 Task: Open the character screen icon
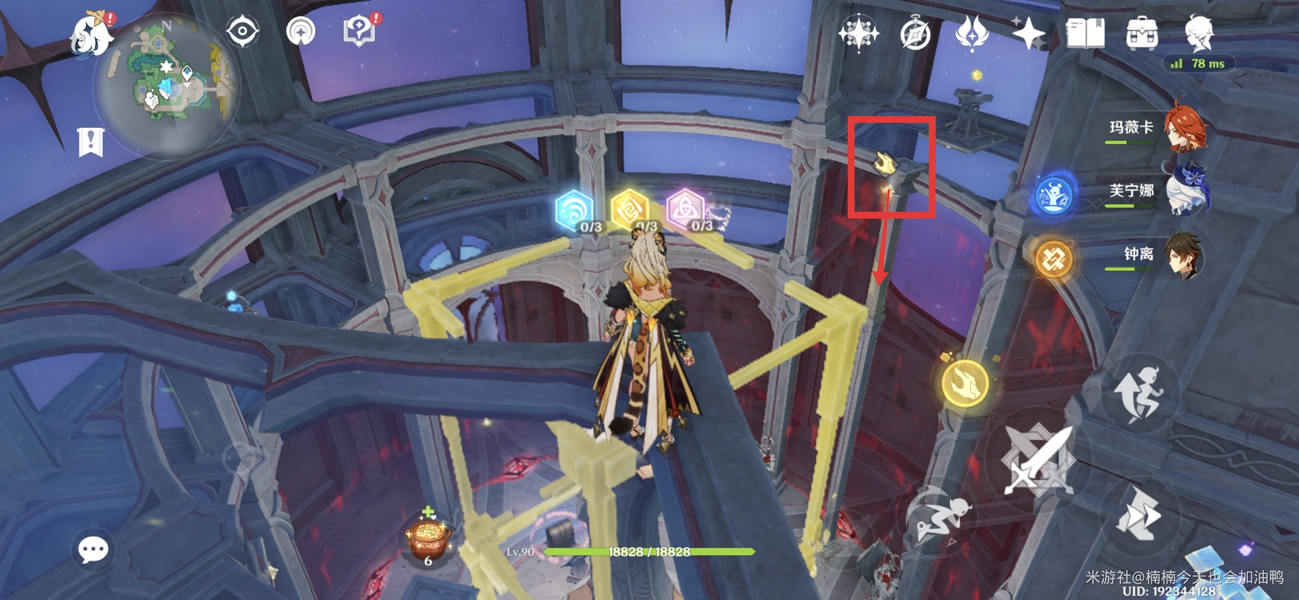[x=1199, y=34]
